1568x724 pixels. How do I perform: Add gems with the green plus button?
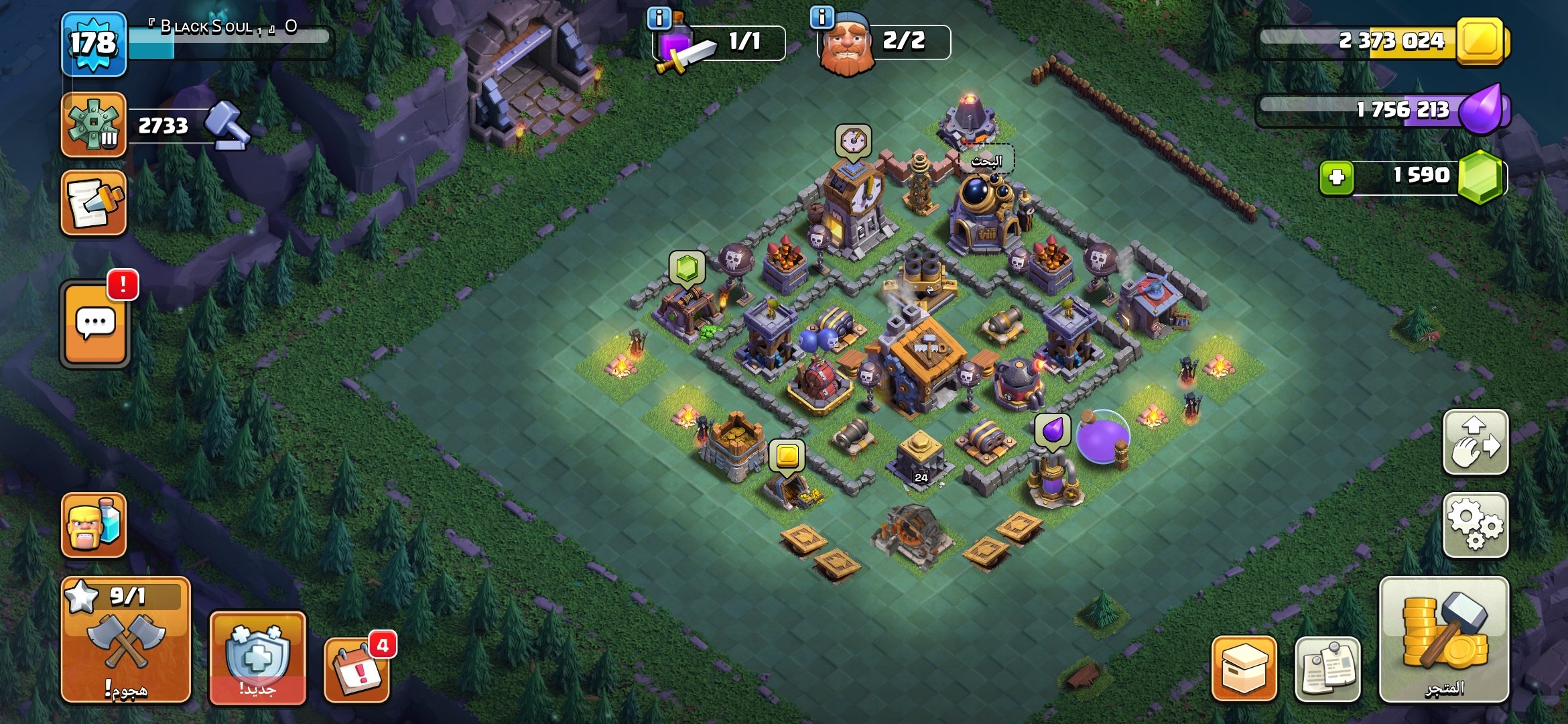1336,178
